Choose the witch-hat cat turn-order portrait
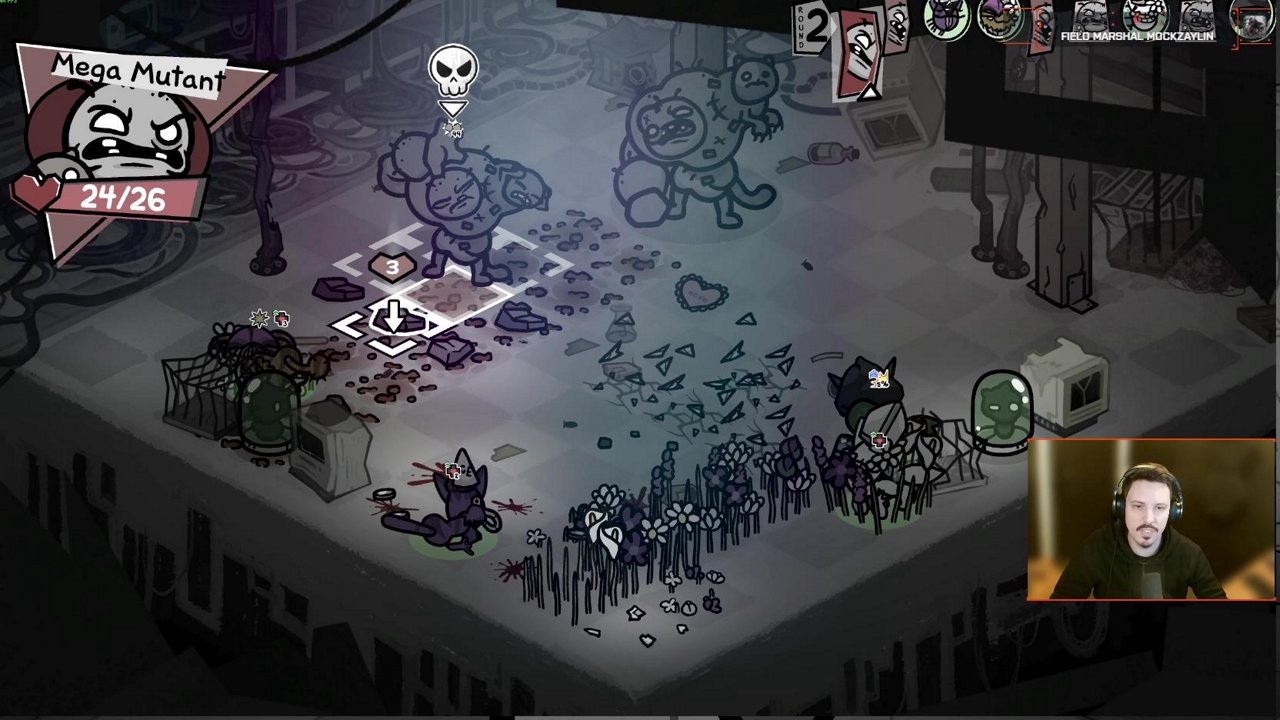 [1000, 20]
